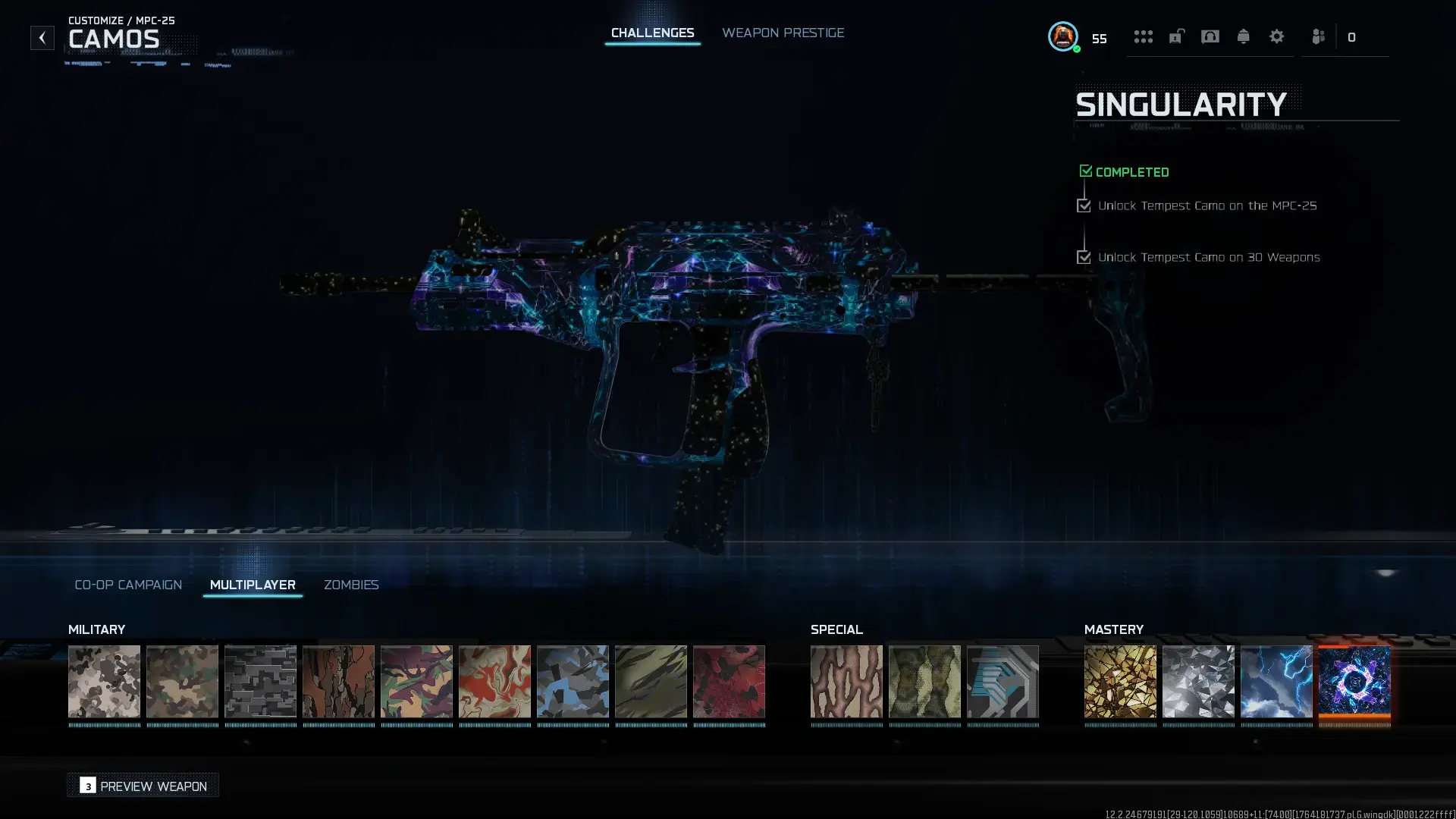Select the first Military camo thumbnail
This screenshot has width=1456, height=819.
tap(104, 681)
